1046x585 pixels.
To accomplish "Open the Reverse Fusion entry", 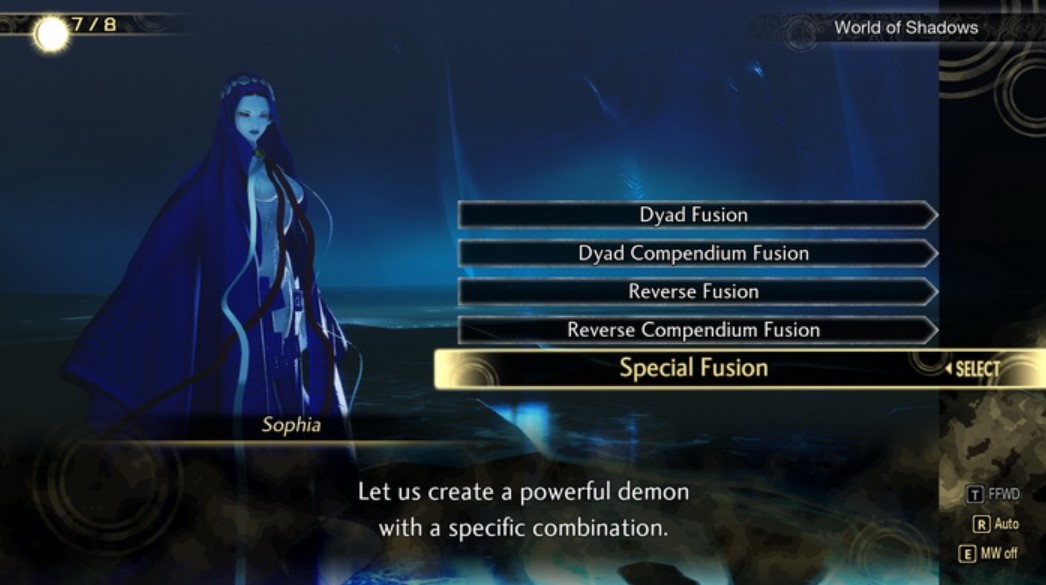I will [694, 292].
